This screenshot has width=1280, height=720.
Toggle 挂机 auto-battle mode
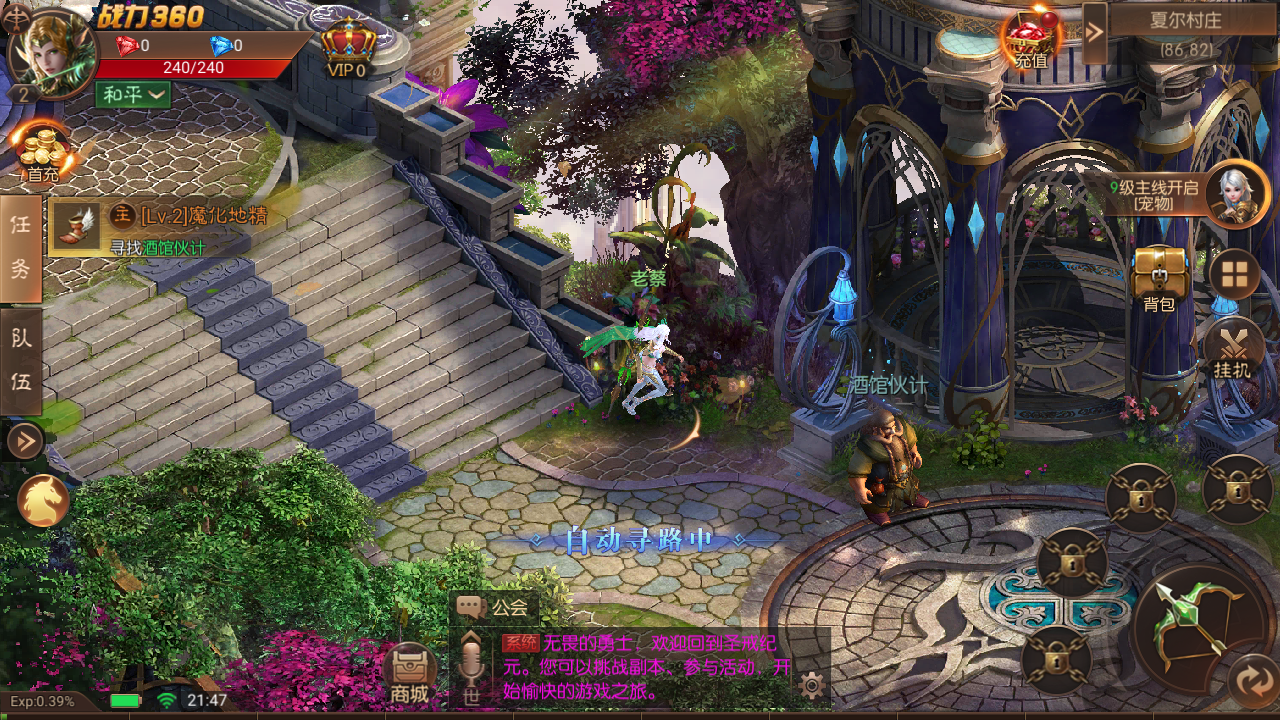click(x=1232, y=350)
